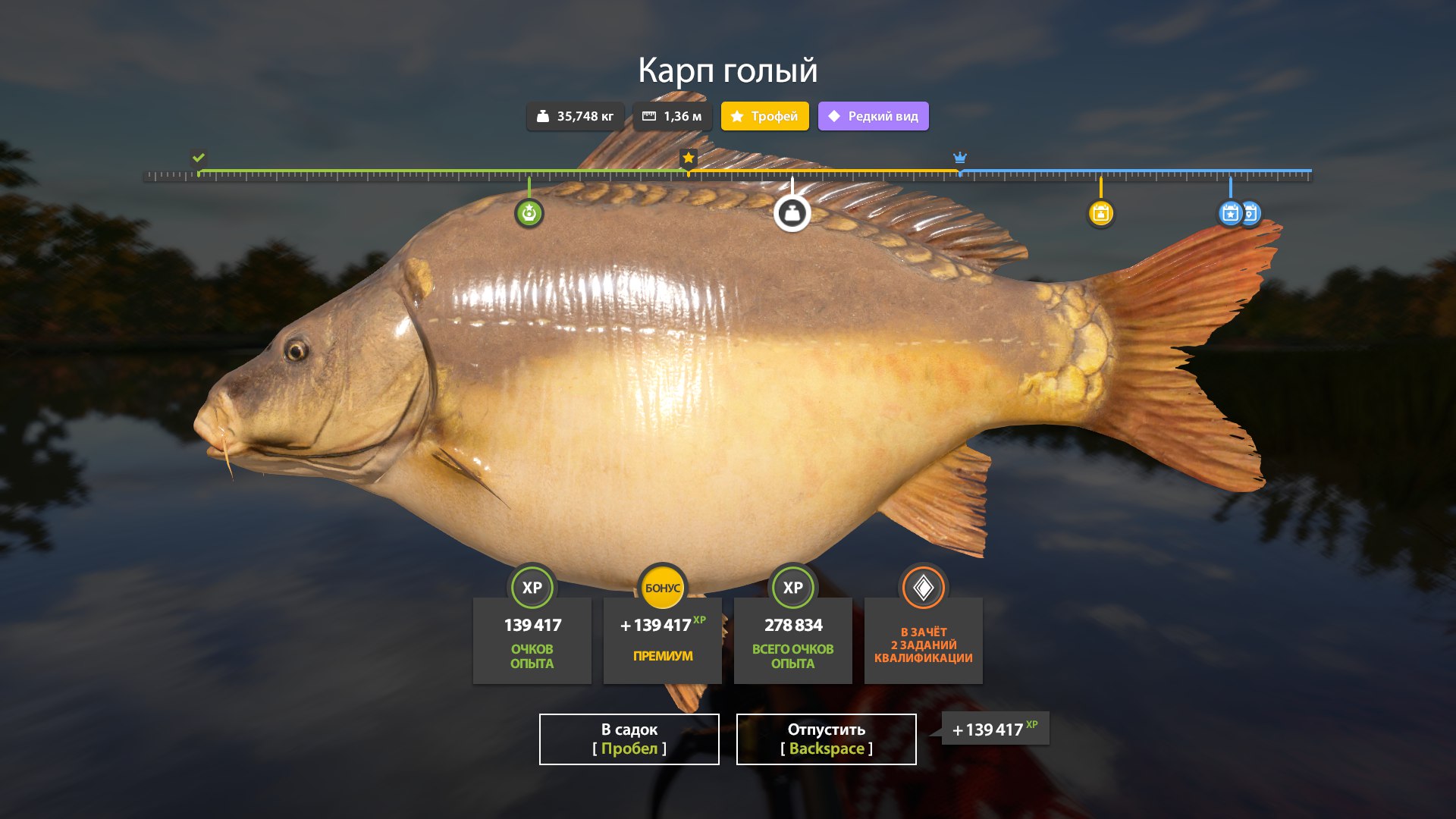Click the green checkmark at the scale start
Screen dimensions: 1456x819
199,158
